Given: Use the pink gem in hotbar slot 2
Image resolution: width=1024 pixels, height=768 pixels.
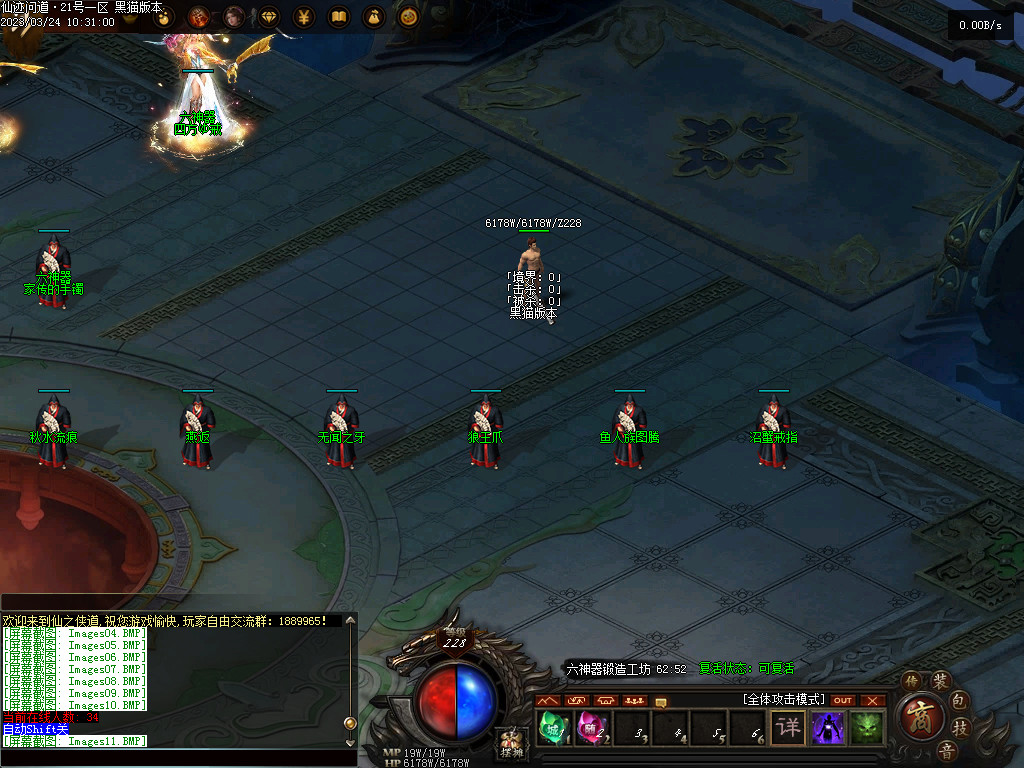Looking at the screenshot, I should point(590,727).
